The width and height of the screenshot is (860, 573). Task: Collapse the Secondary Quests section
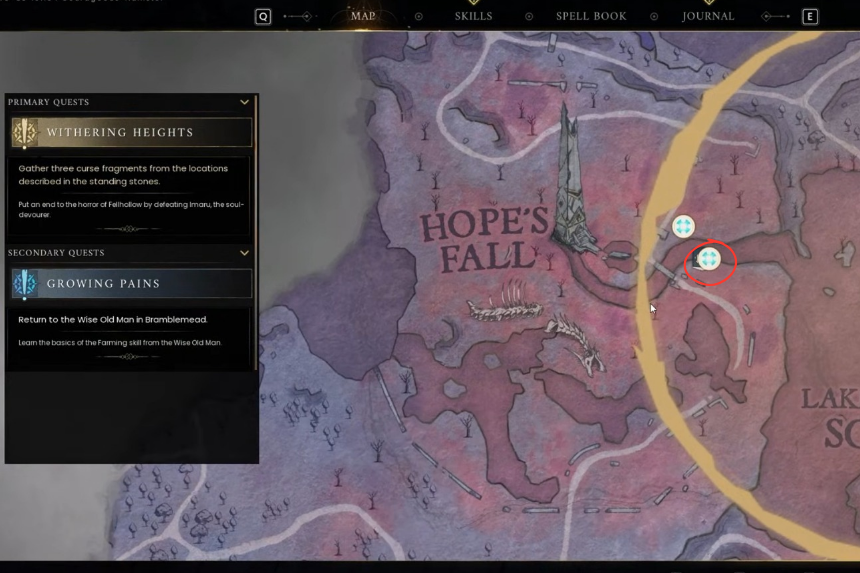click(244, 253)
